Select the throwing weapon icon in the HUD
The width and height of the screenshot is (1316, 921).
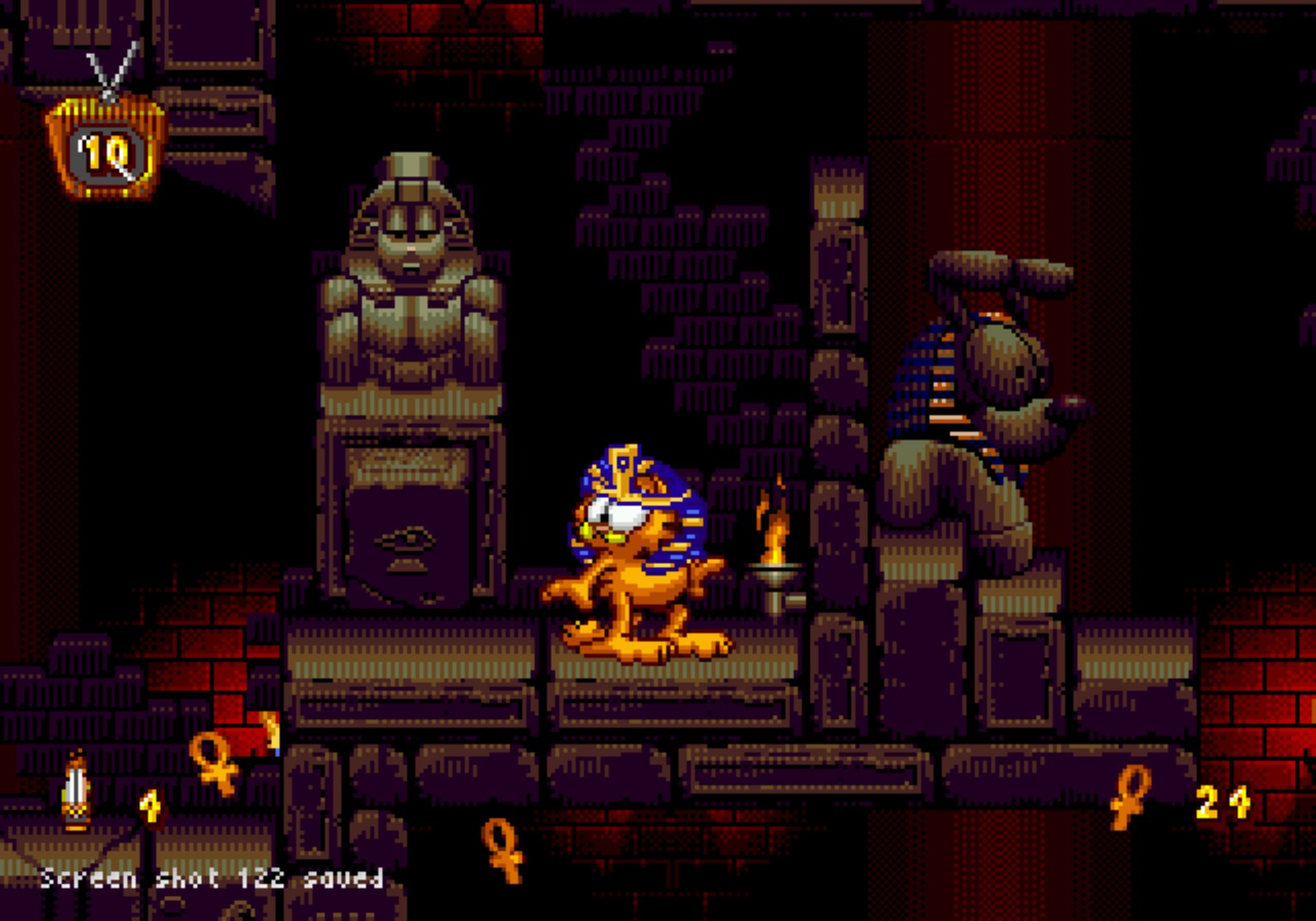tap(76, 793)
